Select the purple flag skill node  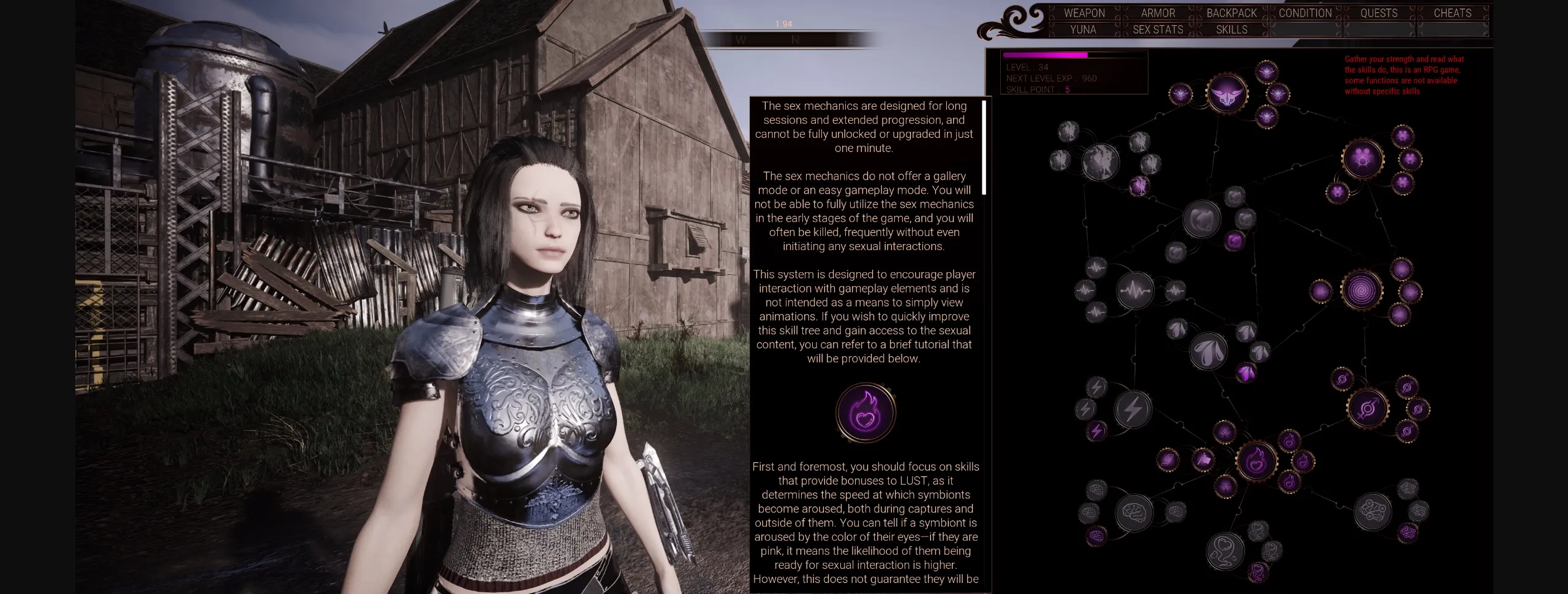coord(1204,459)
